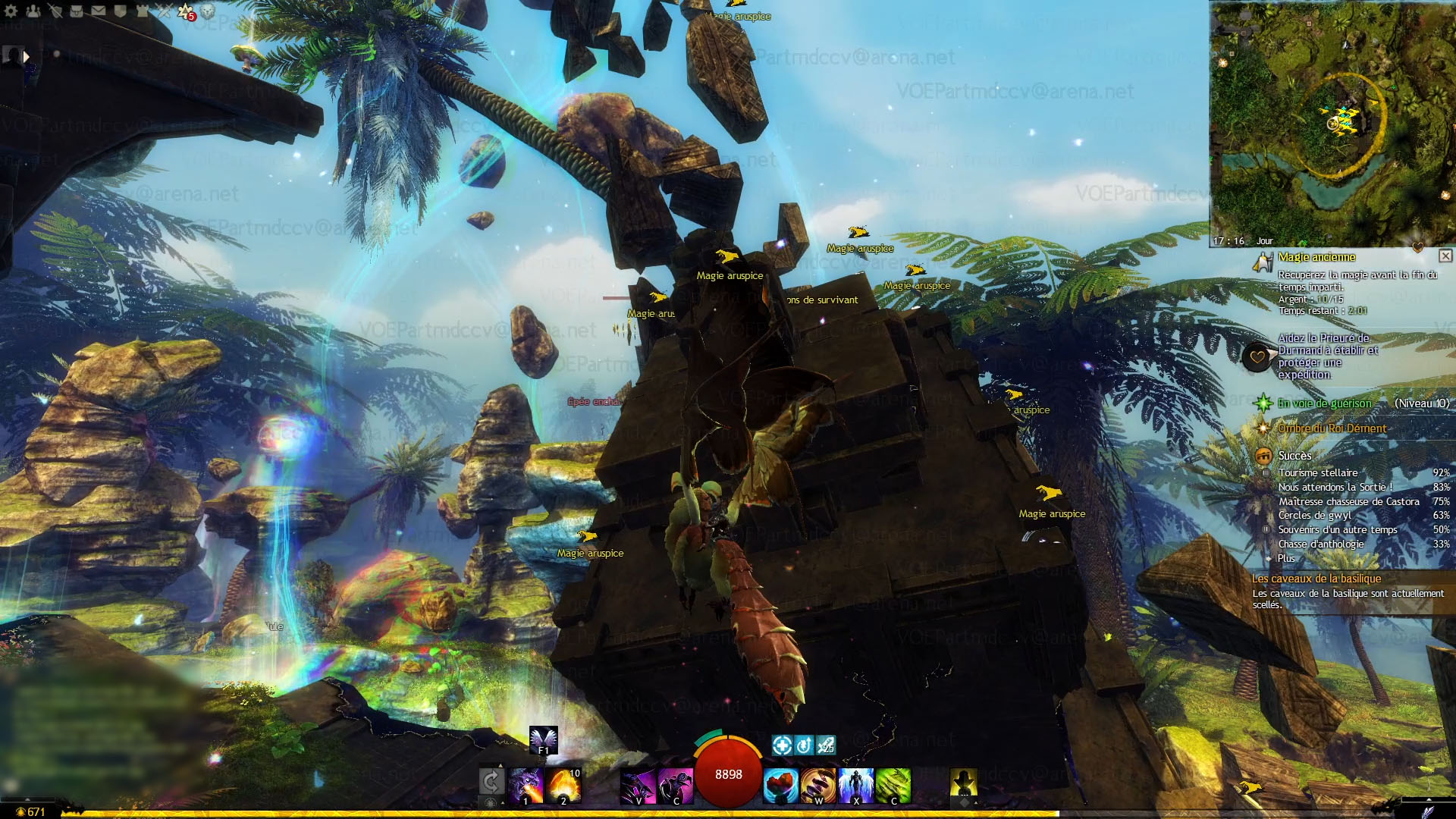Open the World vs World castle icon
This screenshot has height=819, width=1456.
click(143, 11)
